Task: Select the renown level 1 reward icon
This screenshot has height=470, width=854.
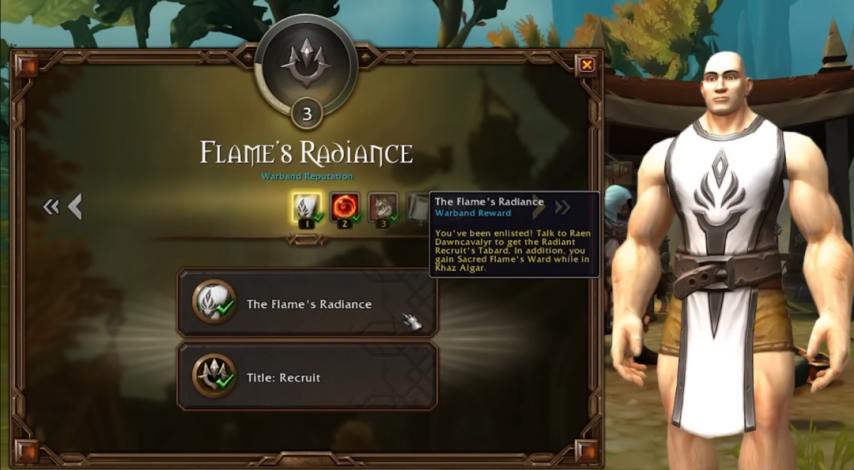Action: (306, 207)
